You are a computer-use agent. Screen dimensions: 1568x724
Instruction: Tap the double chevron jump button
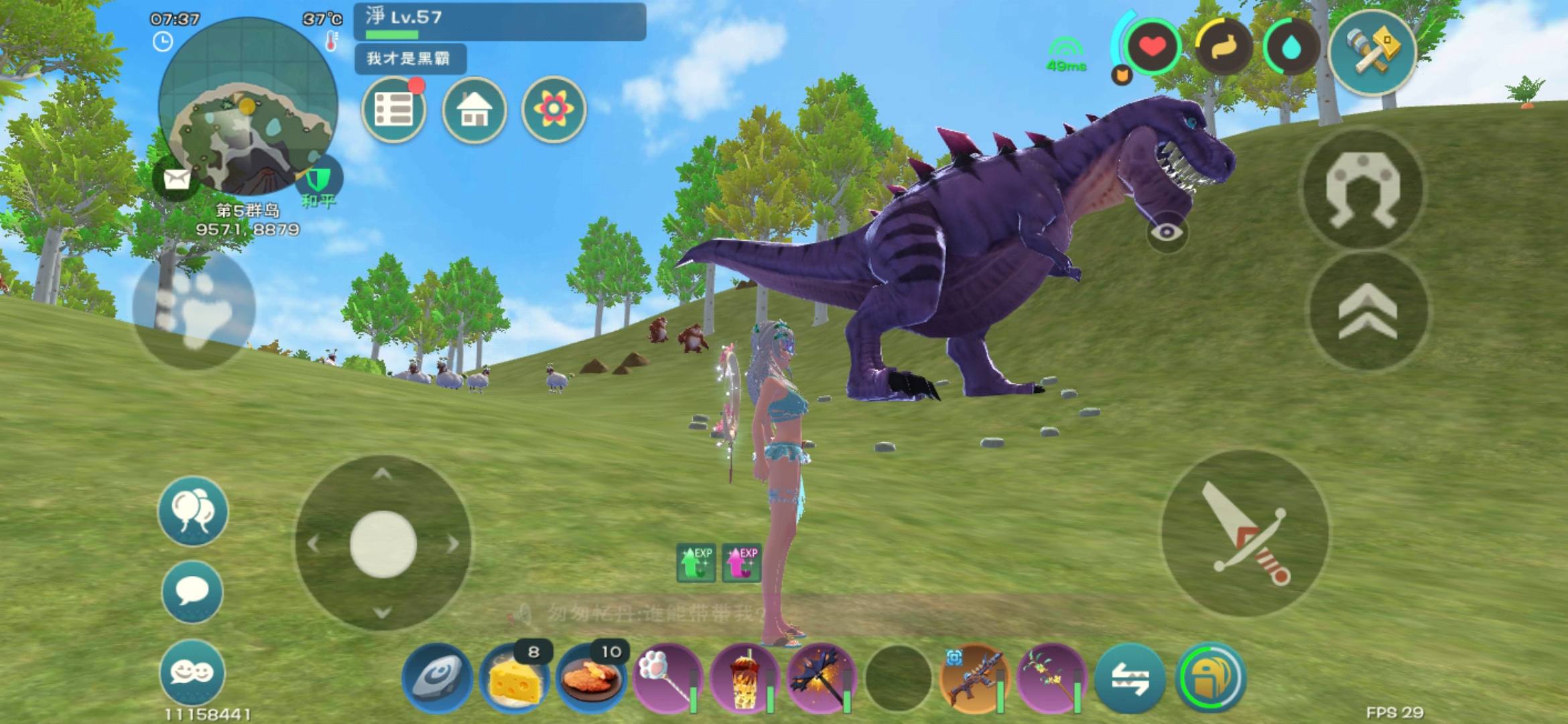pyautogui.click(x=1368, y=311)
